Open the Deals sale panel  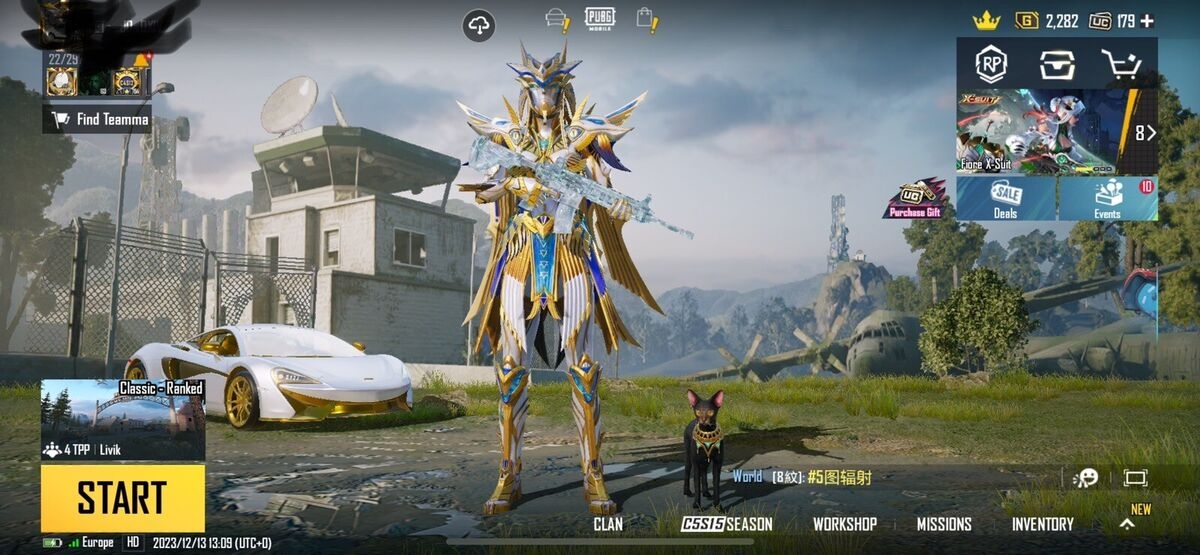1005,198
